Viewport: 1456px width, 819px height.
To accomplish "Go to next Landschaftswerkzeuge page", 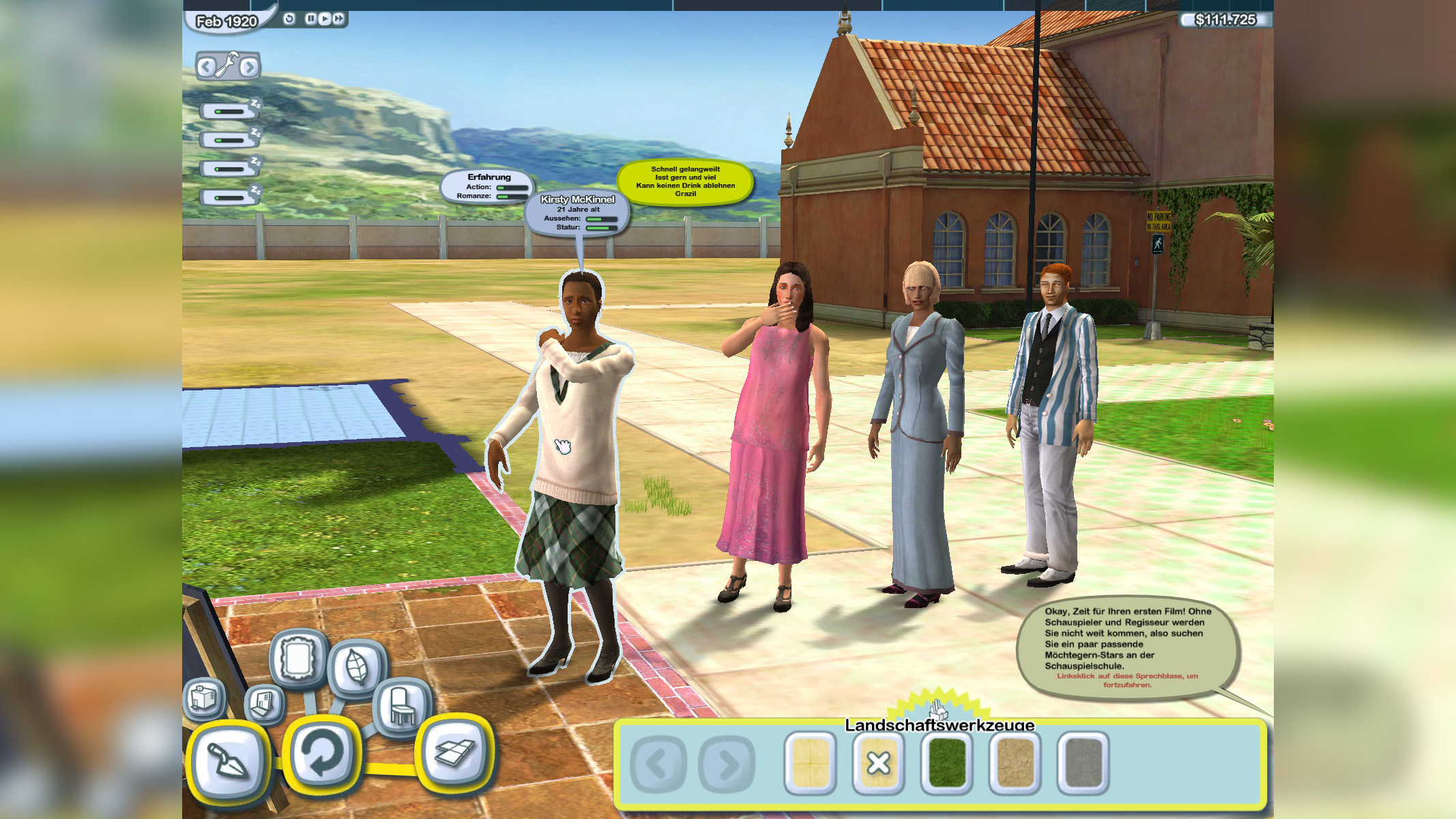I will pos(727,764).
